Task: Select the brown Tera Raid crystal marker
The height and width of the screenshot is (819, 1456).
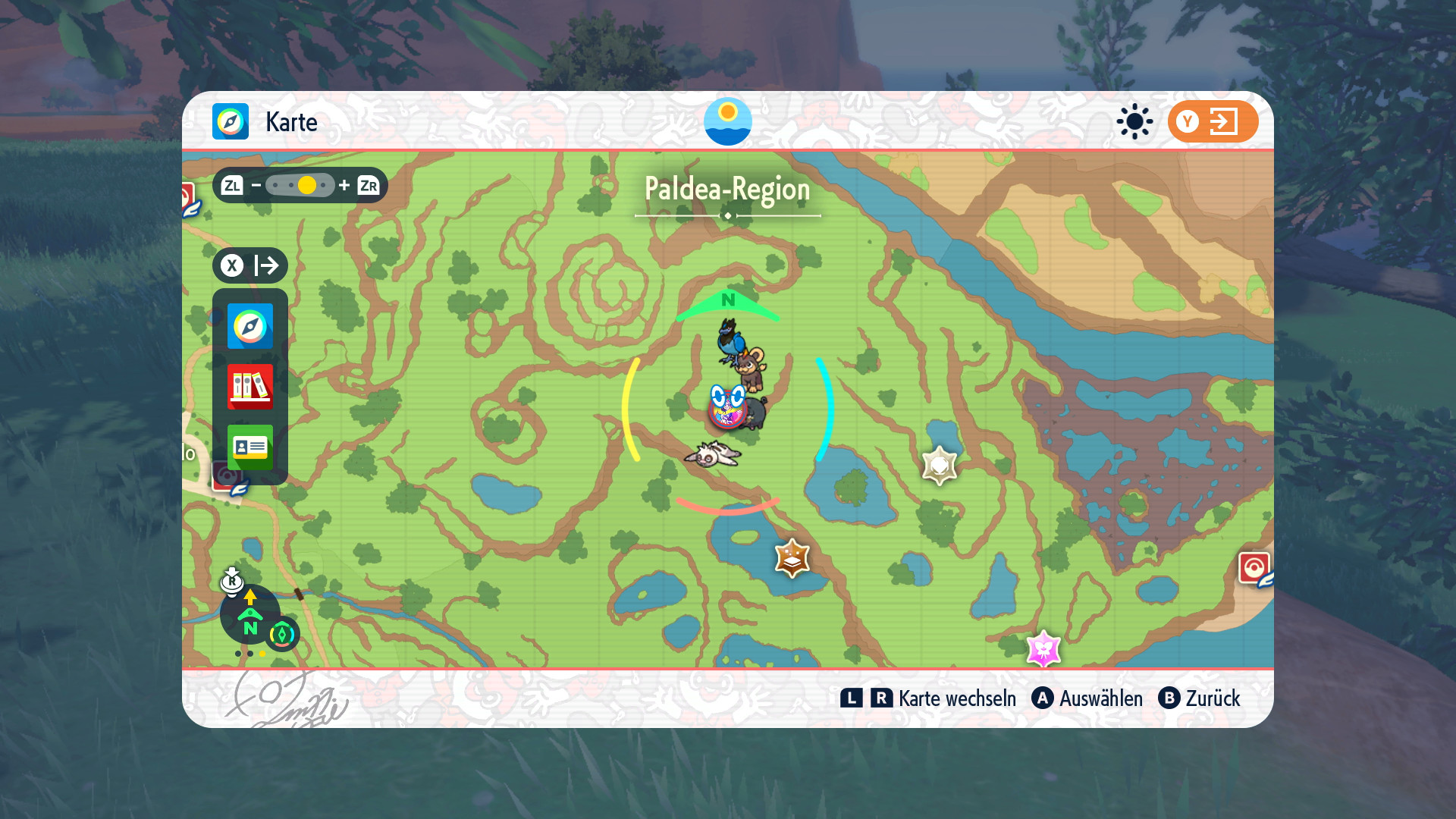Action: (792, 558)
